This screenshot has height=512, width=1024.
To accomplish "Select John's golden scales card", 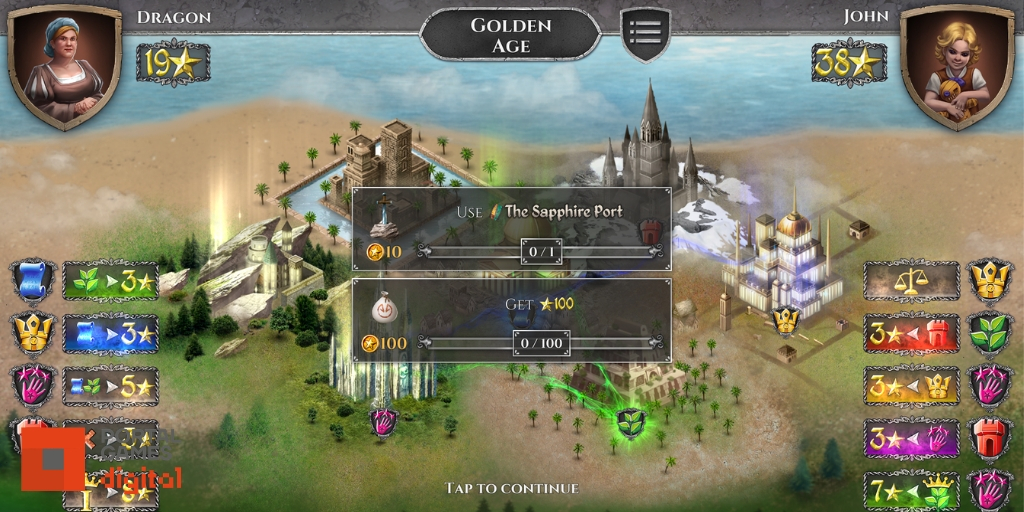I will 911,281.
